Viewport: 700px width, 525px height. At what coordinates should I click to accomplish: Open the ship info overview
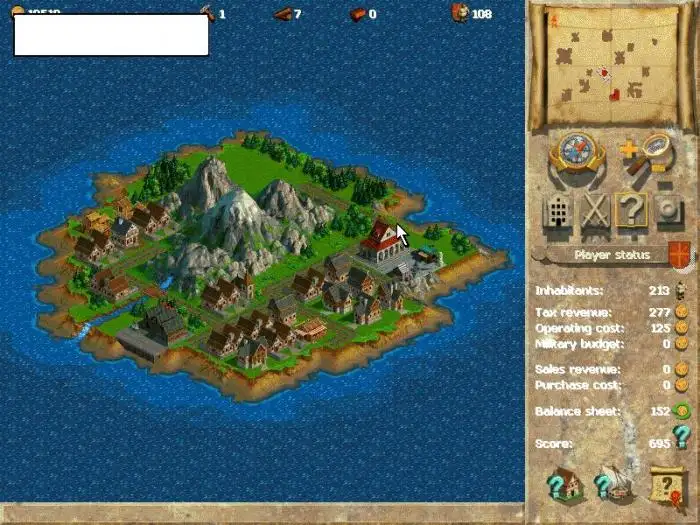pyautogui.click(x=615, y=485)
